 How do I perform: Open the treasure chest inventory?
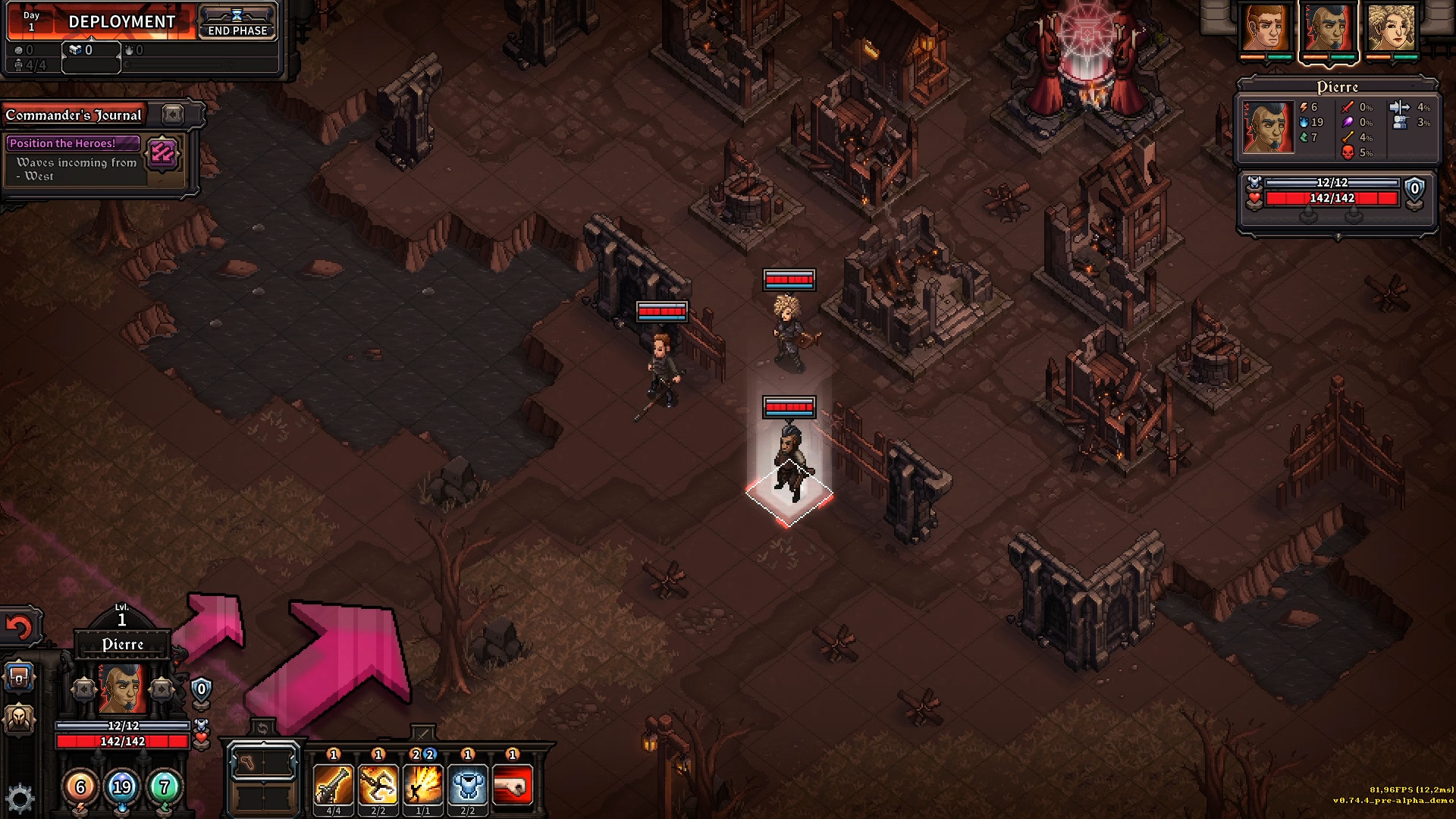pyautogui.click(x=19, y=677)
